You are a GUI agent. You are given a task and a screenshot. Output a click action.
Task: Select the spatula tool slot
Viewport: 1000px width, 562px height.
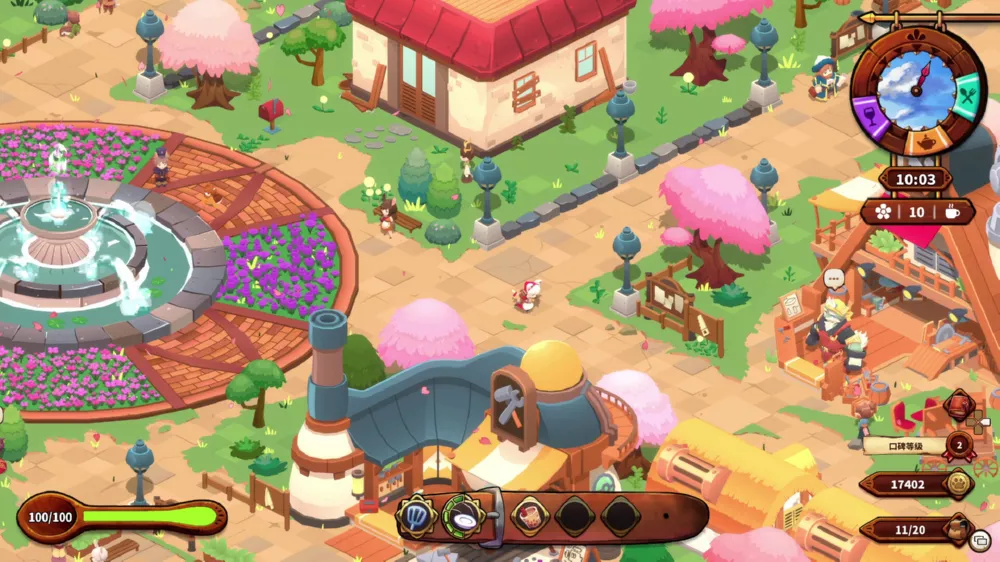[415, 516]
